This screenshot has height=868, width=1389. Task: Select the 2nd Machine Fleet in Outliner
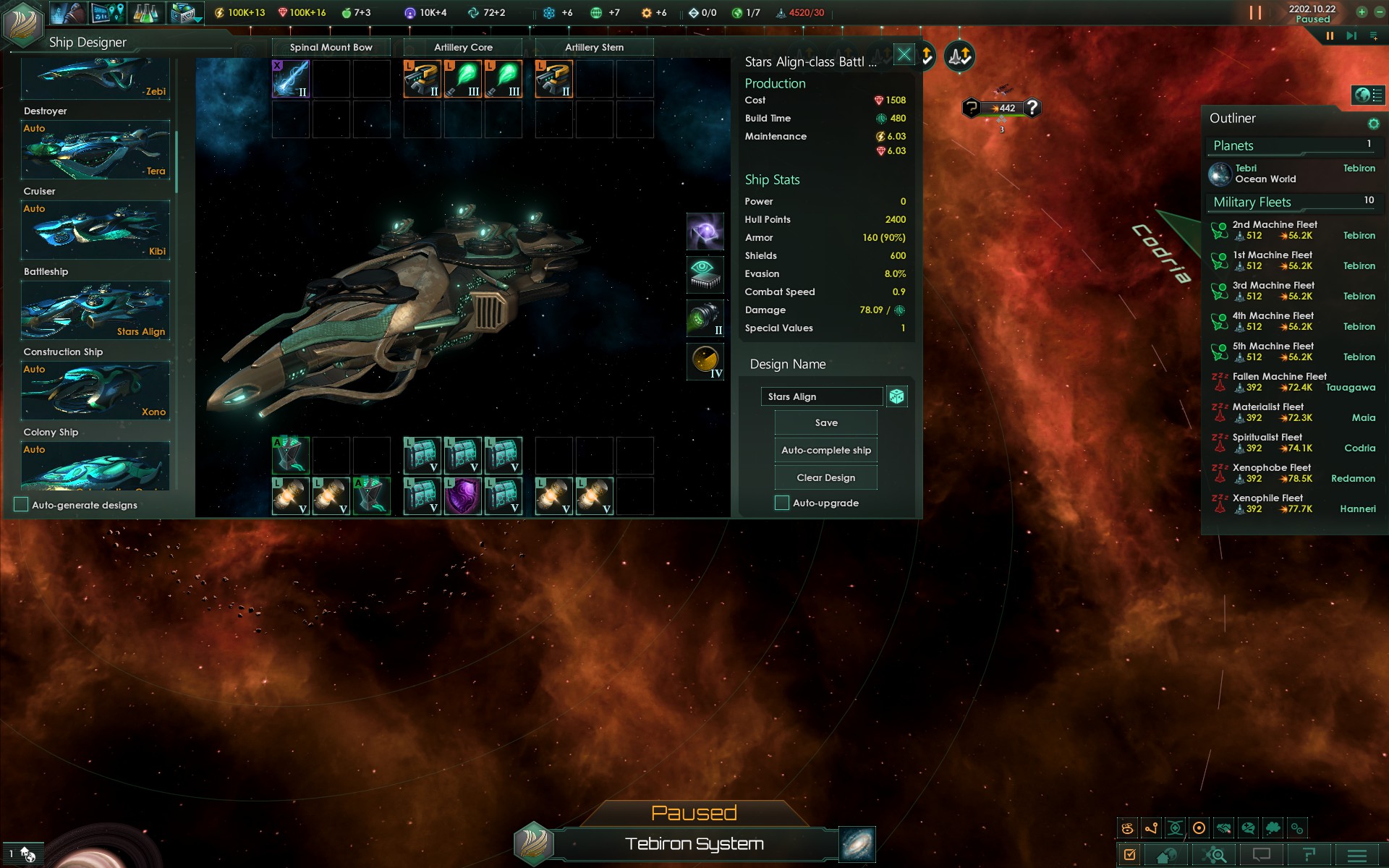(x=1275, y=230)
